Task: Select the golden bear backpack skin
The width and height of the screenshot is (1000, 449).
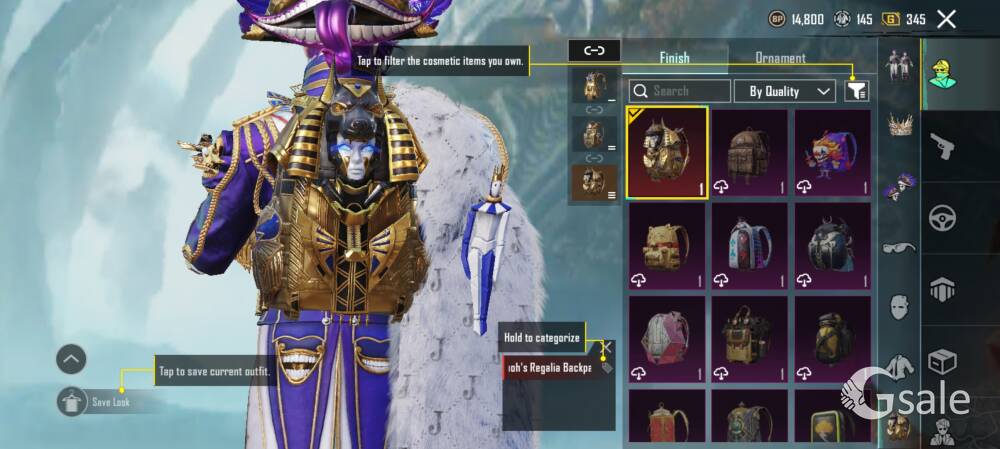Action: click(667, 245)
